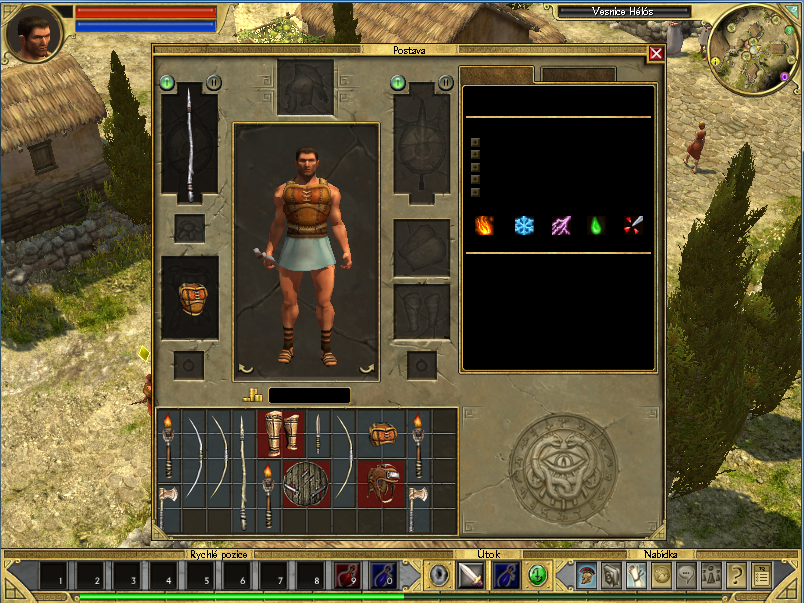The width and height of the screenshot is (804, 603).
Task: Use the blue energy potion in slot 0
Action: [x=383, y=576]
